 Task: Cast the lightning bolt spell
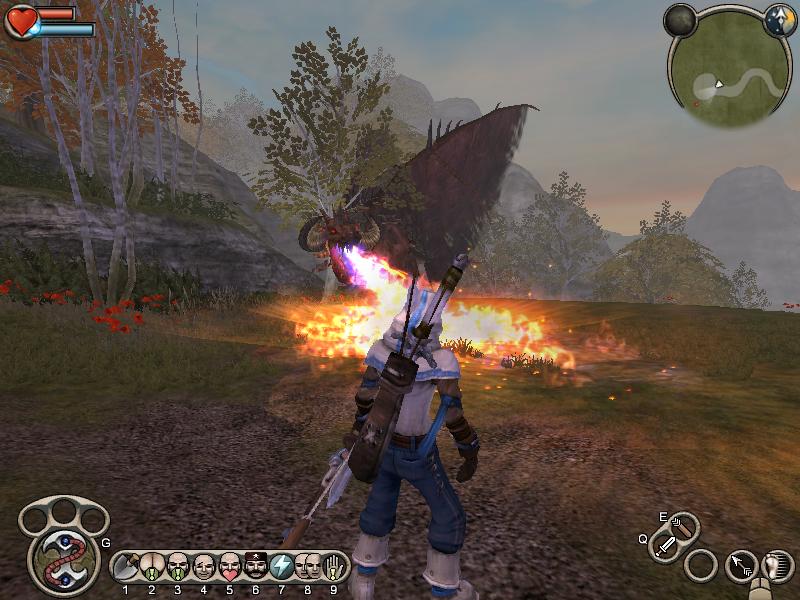pos(282,567)
